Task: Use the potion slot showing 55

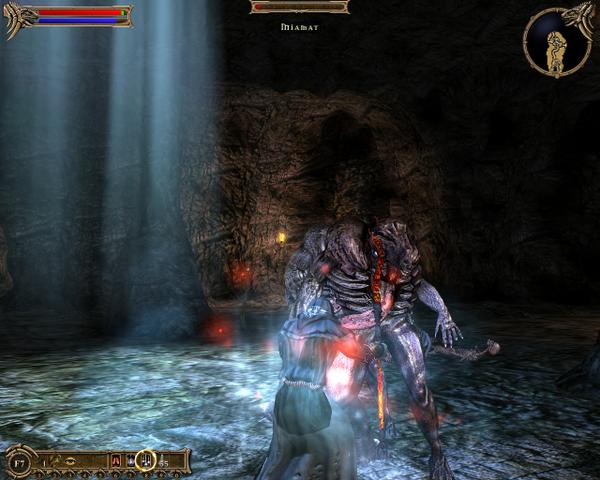Action: [x=163, y=461]
